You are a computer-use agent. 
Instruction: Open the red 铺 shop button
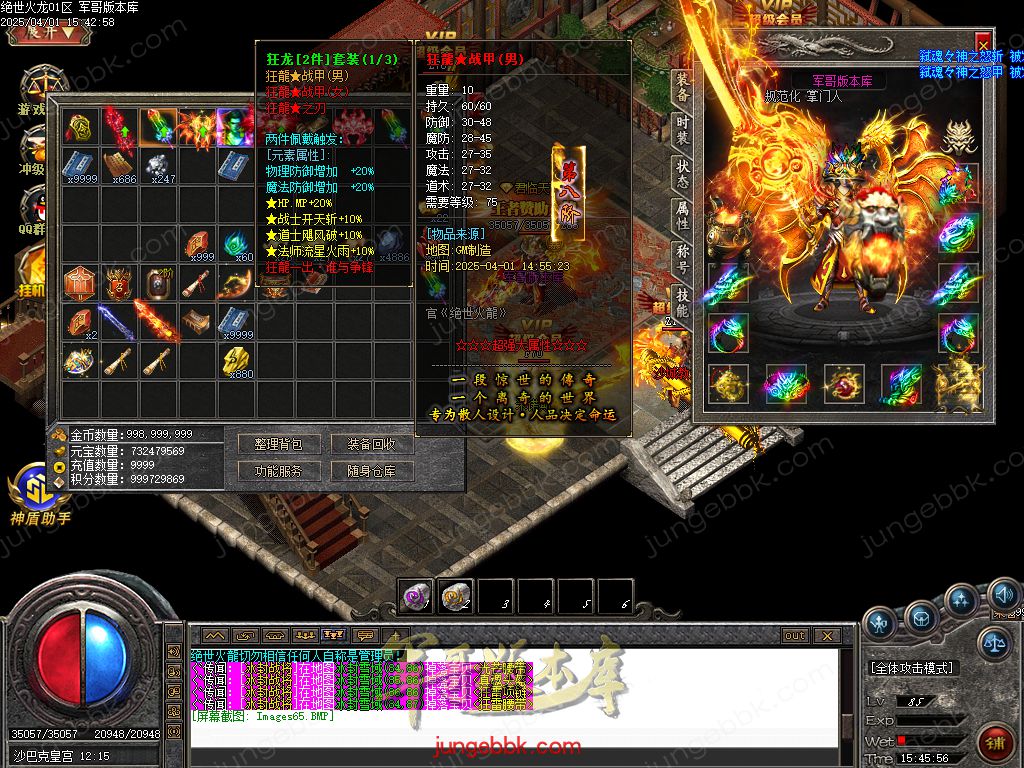(x=996, y=744)
